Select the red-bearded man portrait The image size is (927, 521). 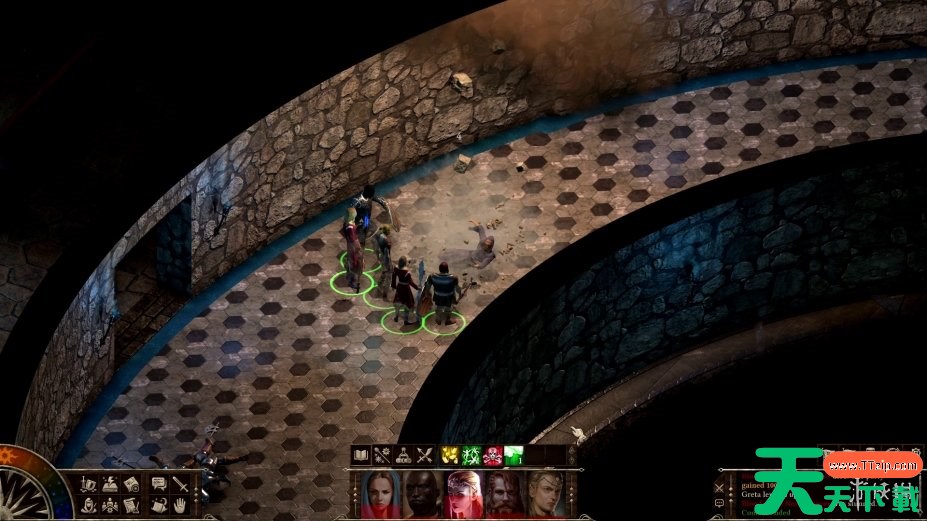pos(505,494)
